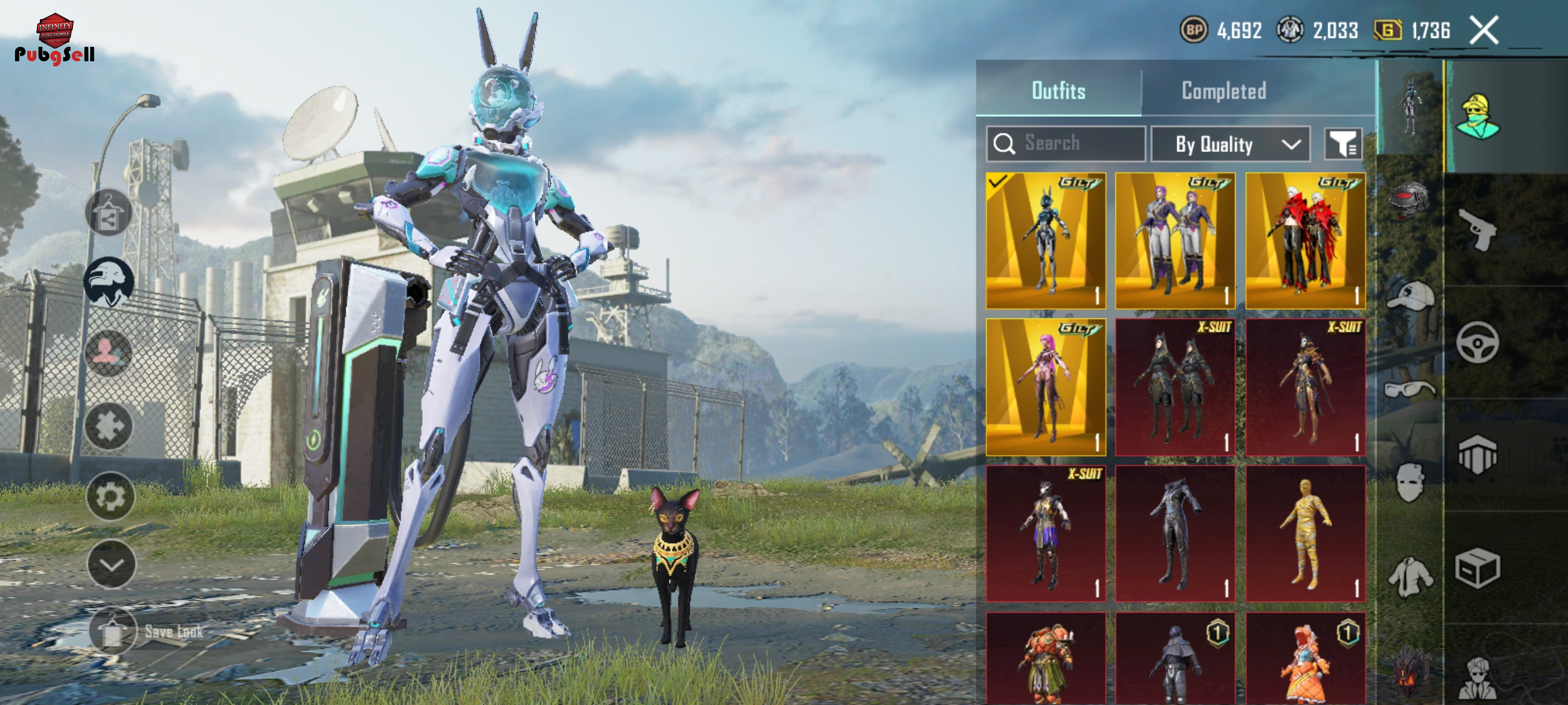Viewport: 1568px width, 705px height.
Task: Share the outfit via hanger icon
Action: click(x=109, y=213)
